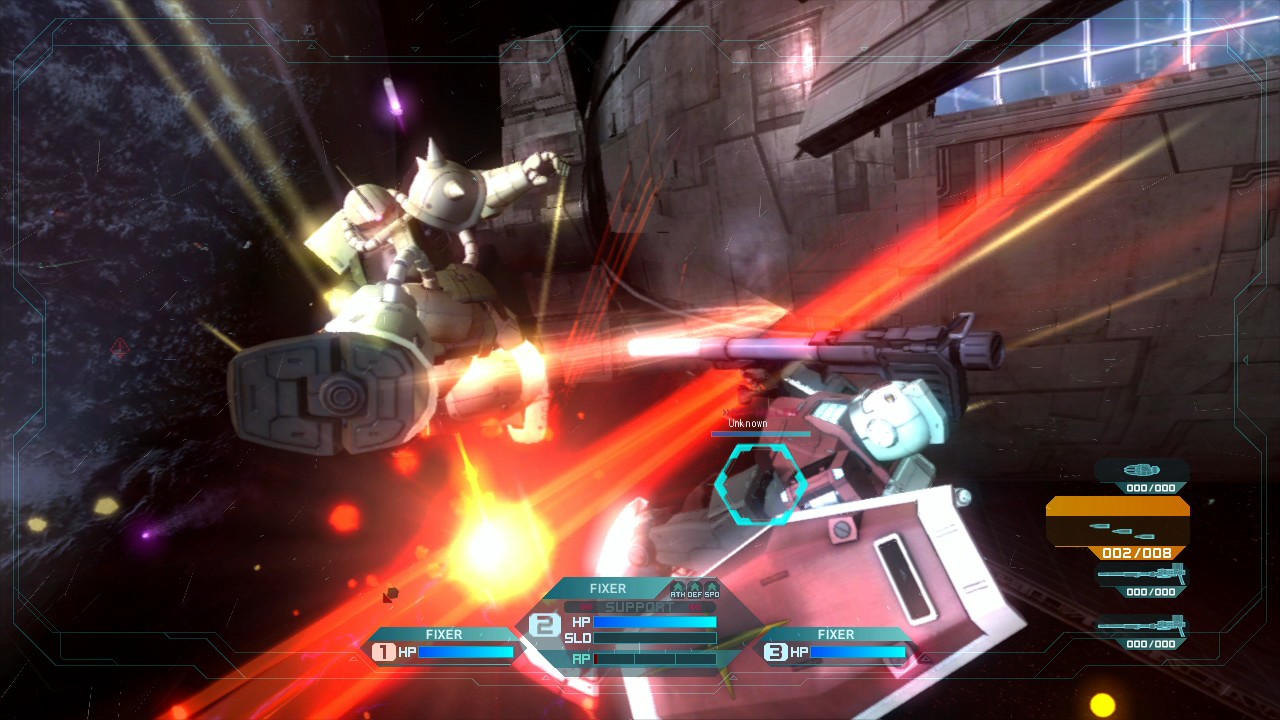1280x720 pixels.
Task: Click the SPD boost icon
Action: click(711, 590)
